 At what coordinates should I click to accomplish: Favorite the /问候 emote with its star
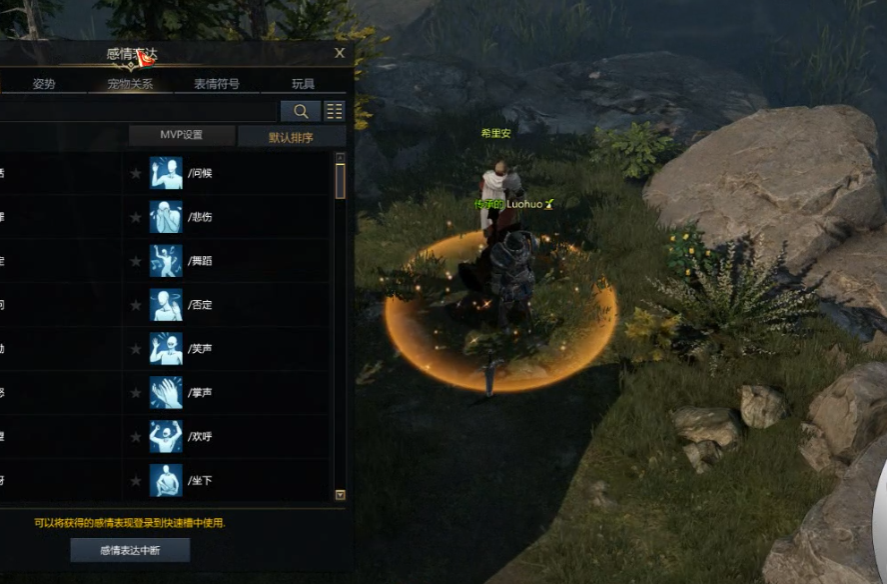click(x=136, y=173)
